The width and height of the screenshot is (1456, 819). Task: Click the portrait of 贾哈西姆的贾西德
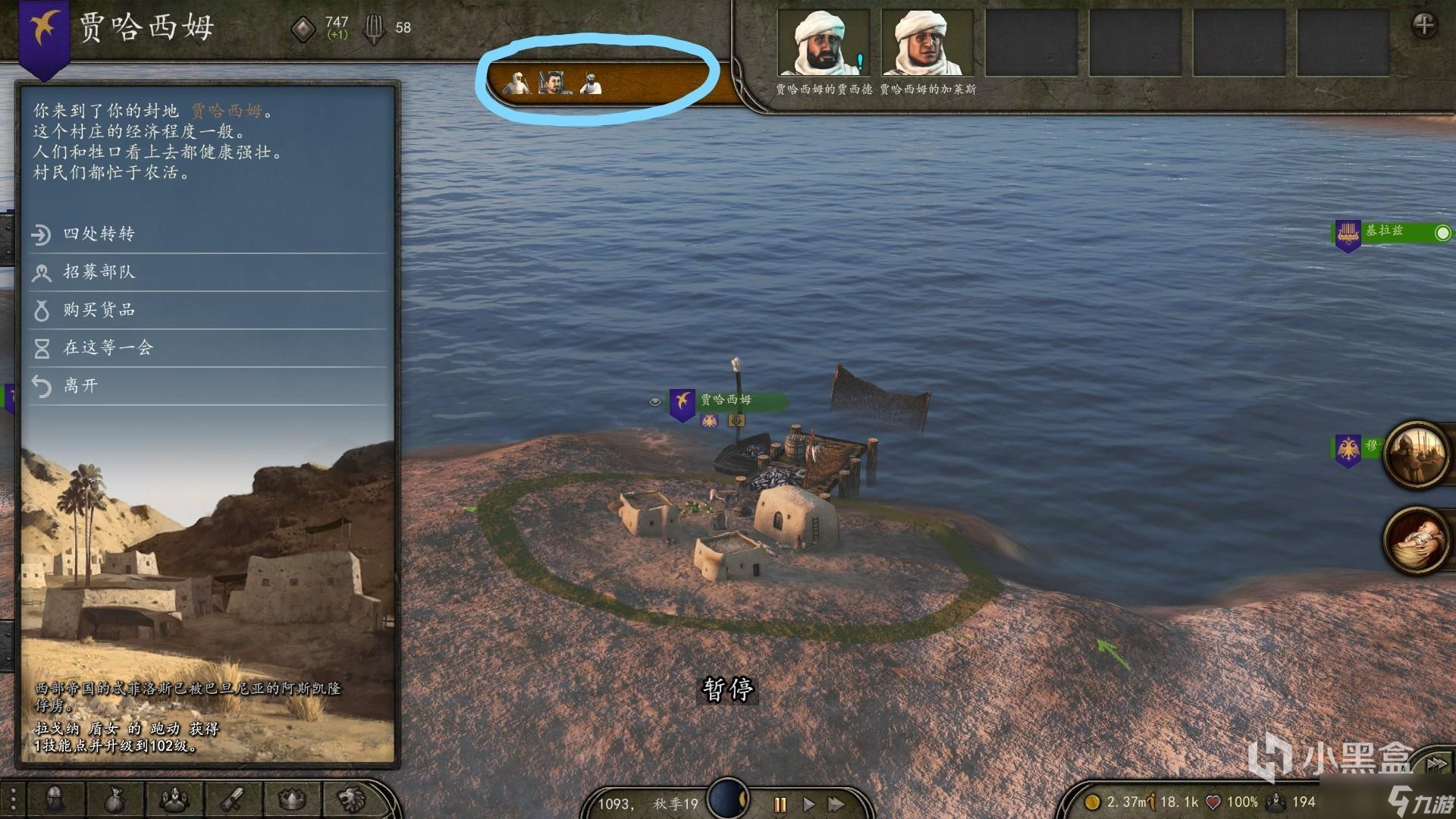pos(823,42)
